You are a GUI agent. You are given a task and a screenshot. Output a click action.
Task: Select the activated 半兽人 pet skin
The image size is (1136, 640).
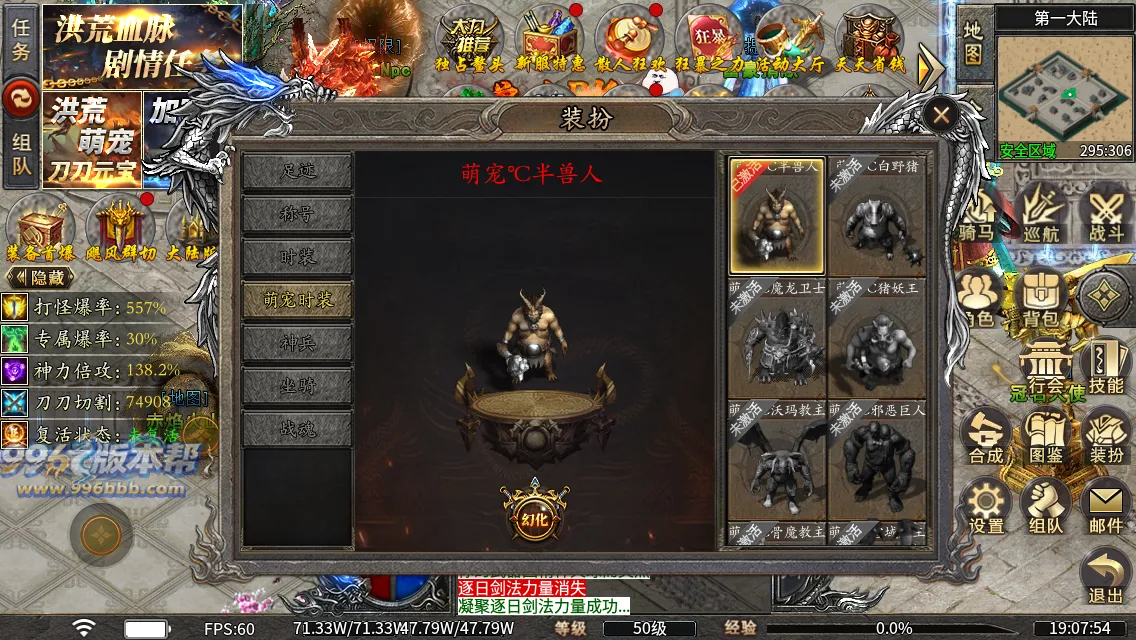[777, 216]
